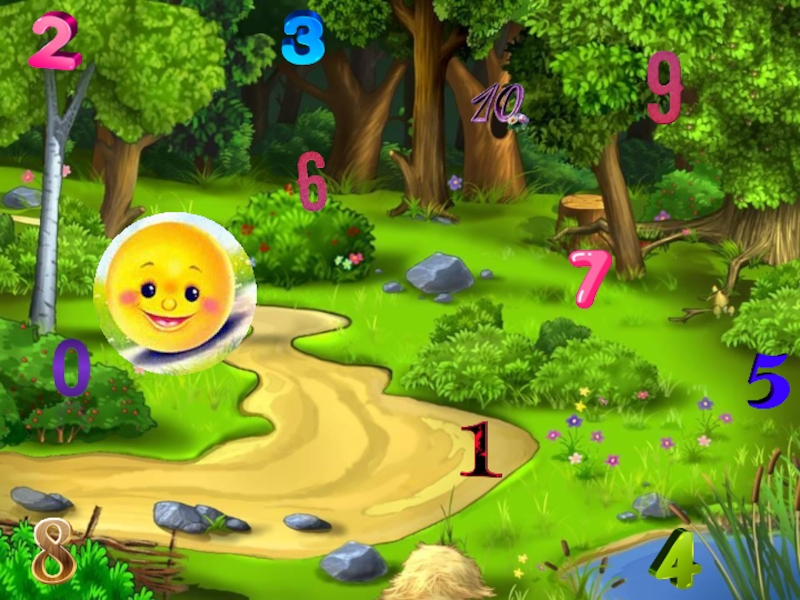Screen dimensions: 800x600
Task: Select the pink number 2
Action: (x=54, y=40)
